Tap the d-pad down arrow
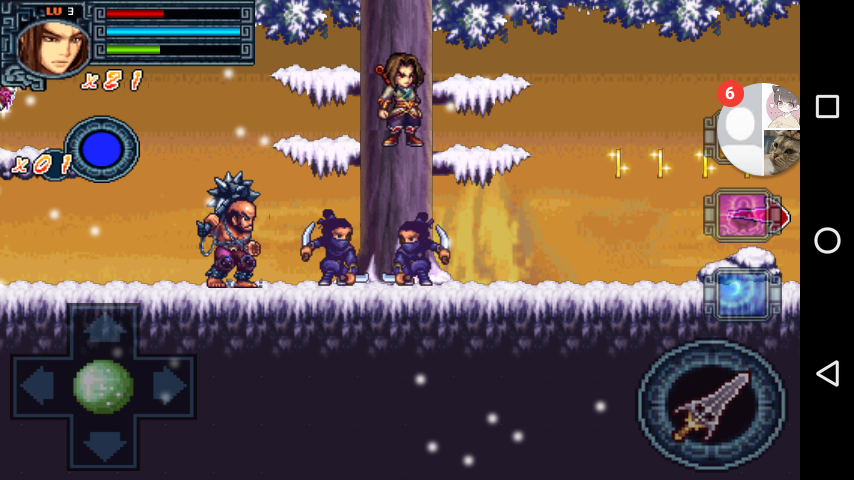The width and height of the screenshot is (854, 480). (x=103, y=445)
